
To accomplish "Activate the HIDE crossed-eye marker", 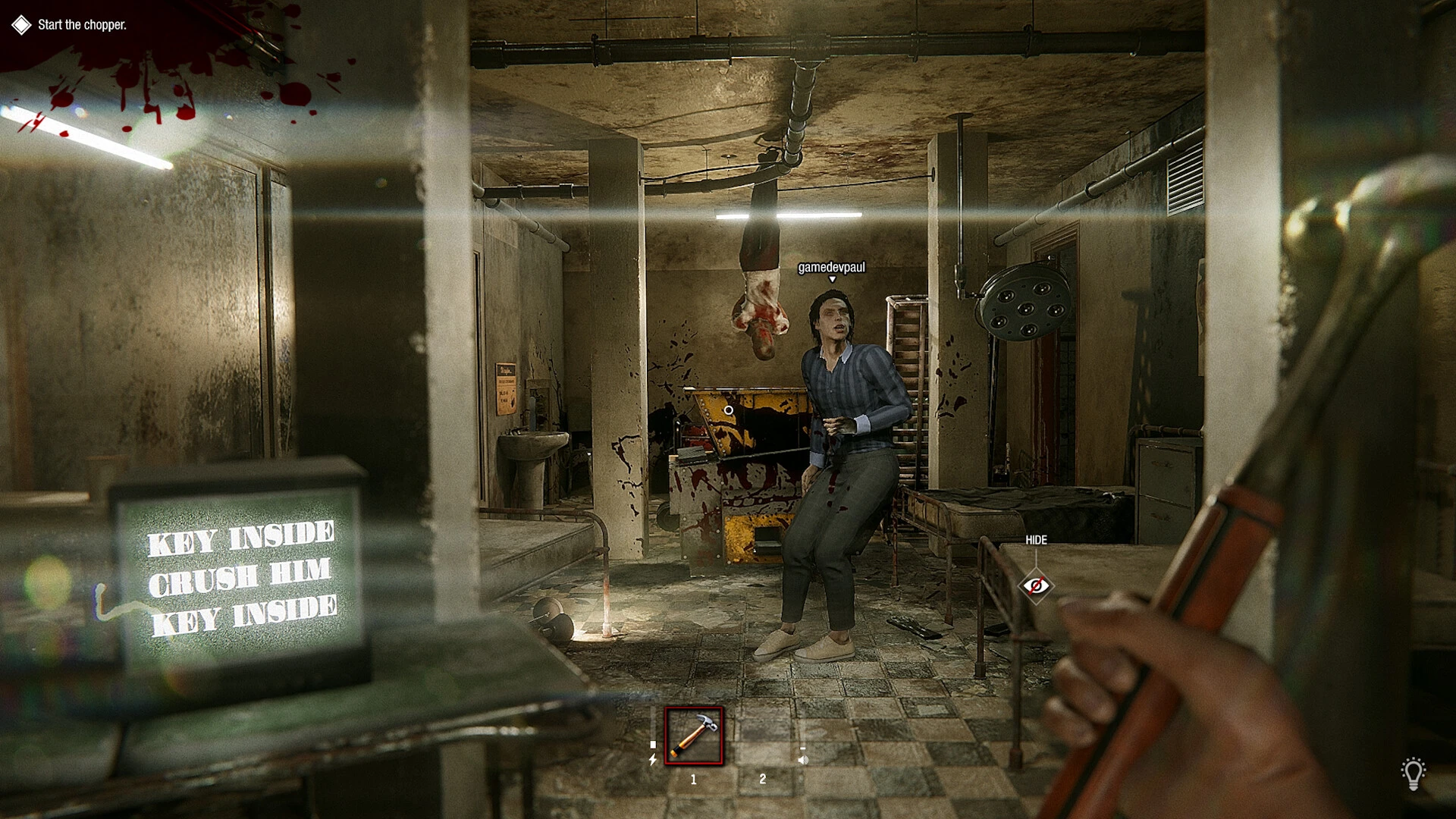I will pos(1036,585).
